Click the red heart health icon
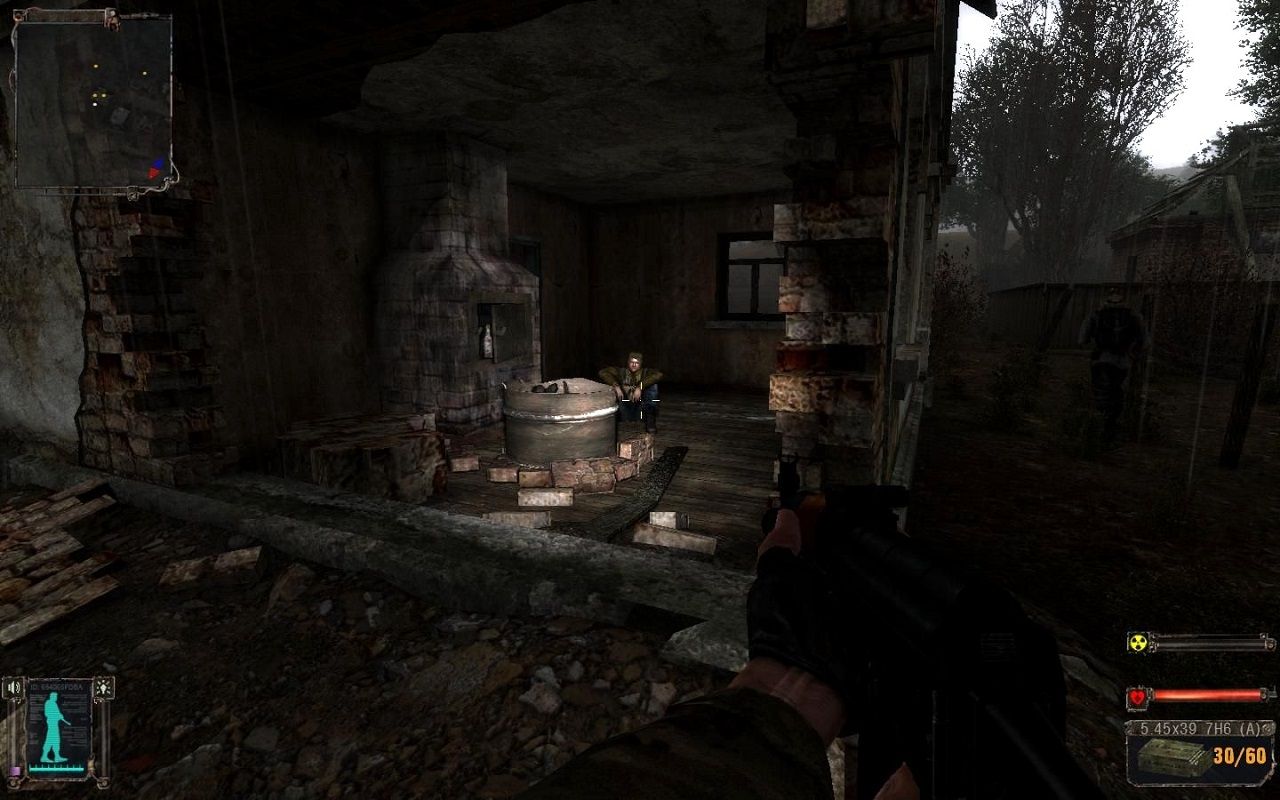 pos(1138,696)
